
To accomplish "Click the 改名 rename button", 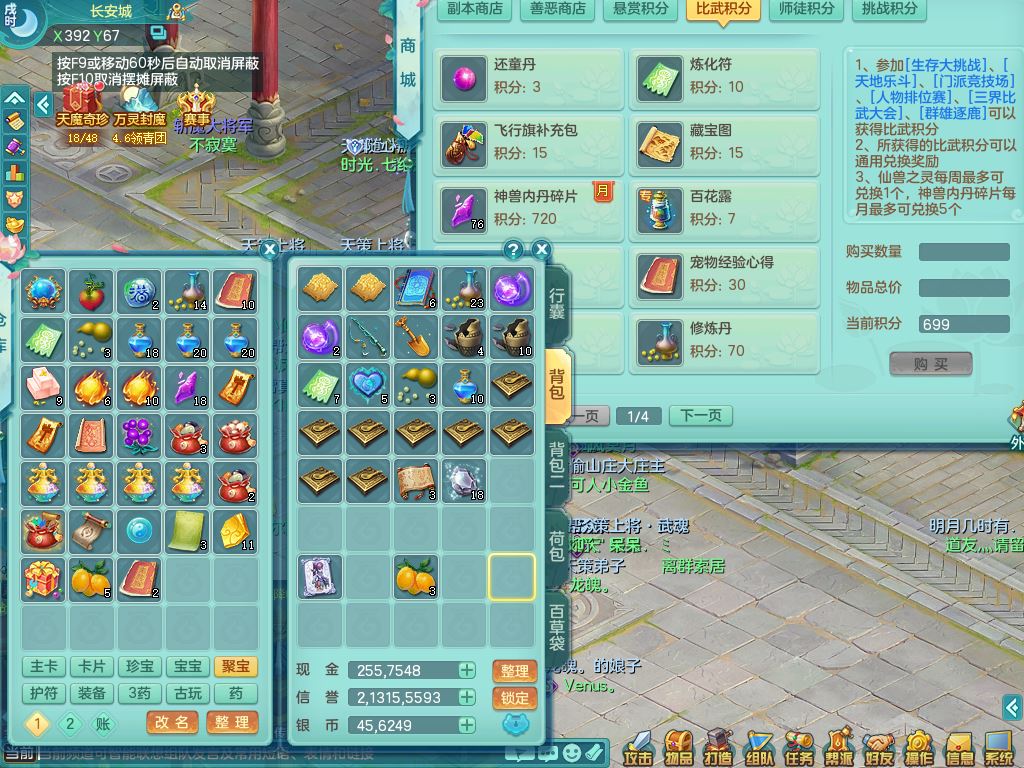I will click(x=172, y=722).
